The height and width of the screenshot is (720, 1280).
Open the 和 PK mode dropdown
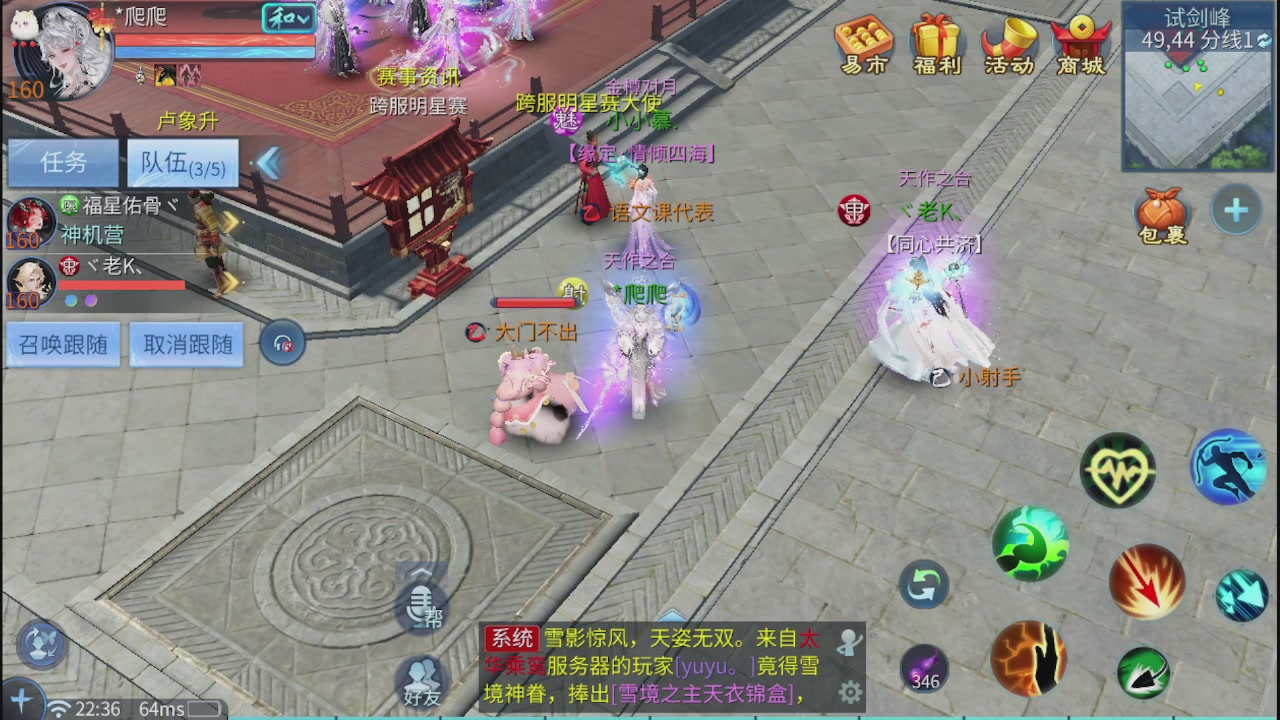pos(287,18)
